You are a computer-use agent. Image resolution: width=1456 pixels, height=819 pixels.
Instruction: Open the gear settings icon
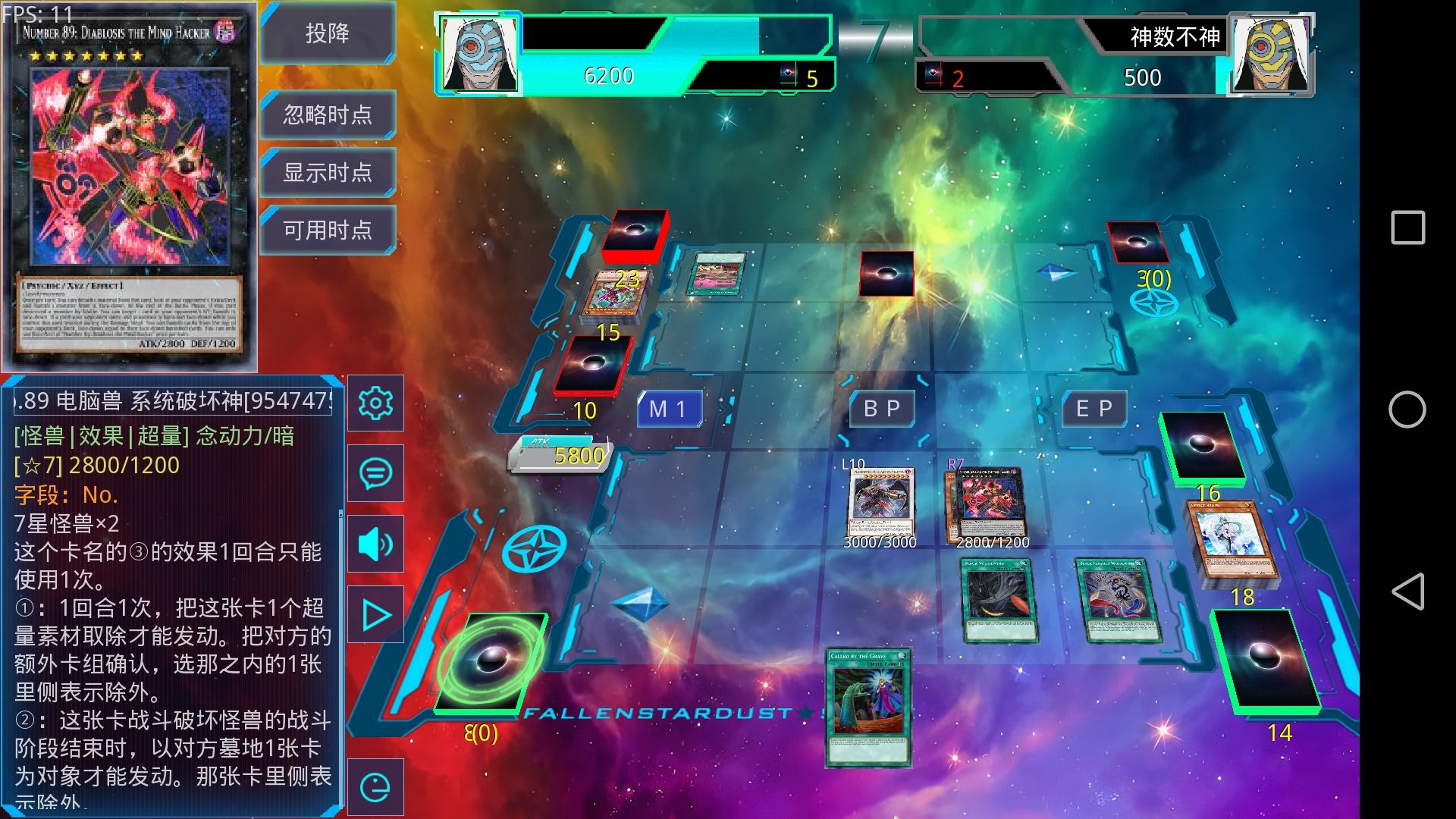point(375,403)
